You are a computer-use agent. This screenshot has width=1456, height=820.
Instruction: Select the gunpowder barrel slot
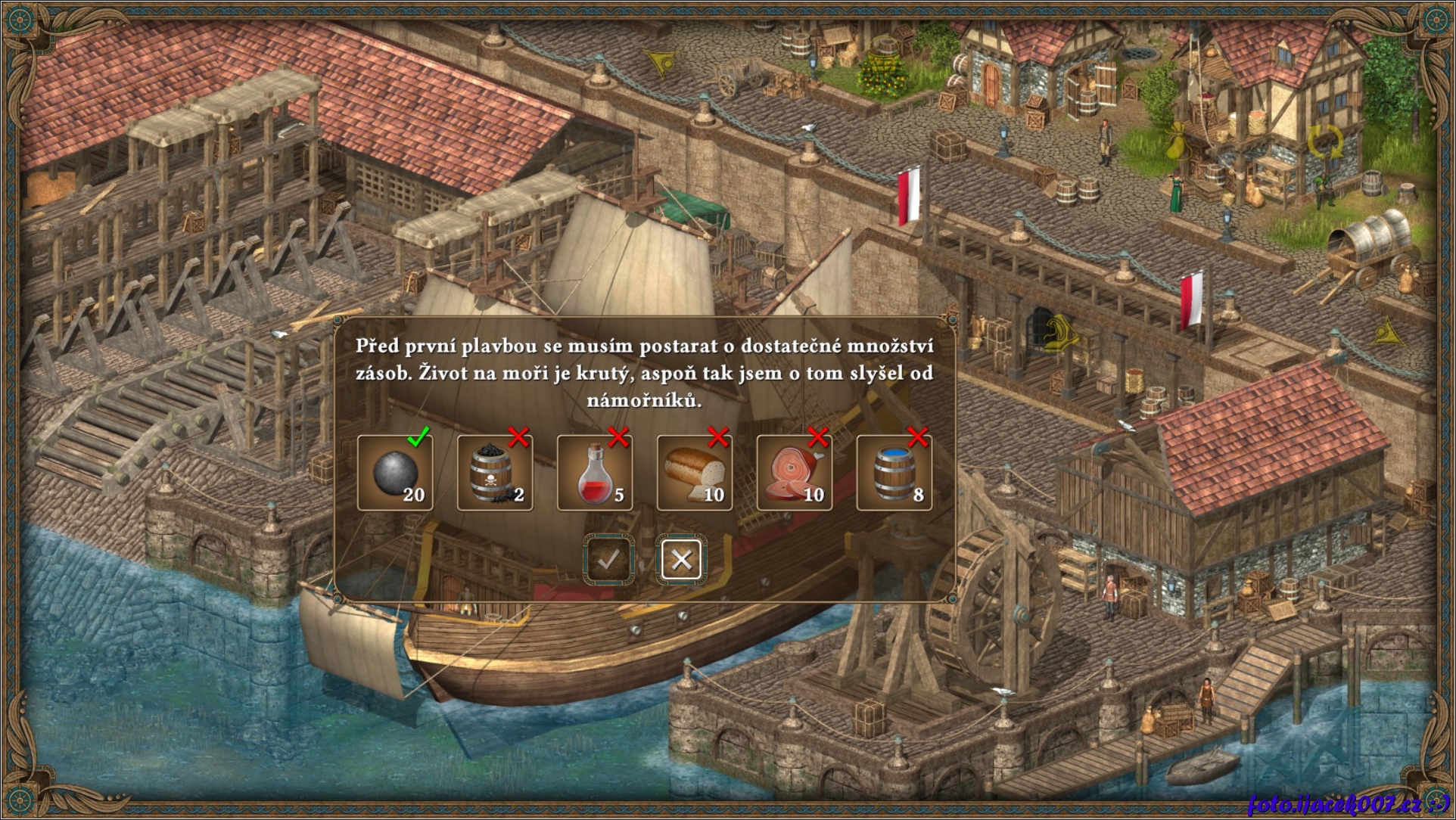495,473
